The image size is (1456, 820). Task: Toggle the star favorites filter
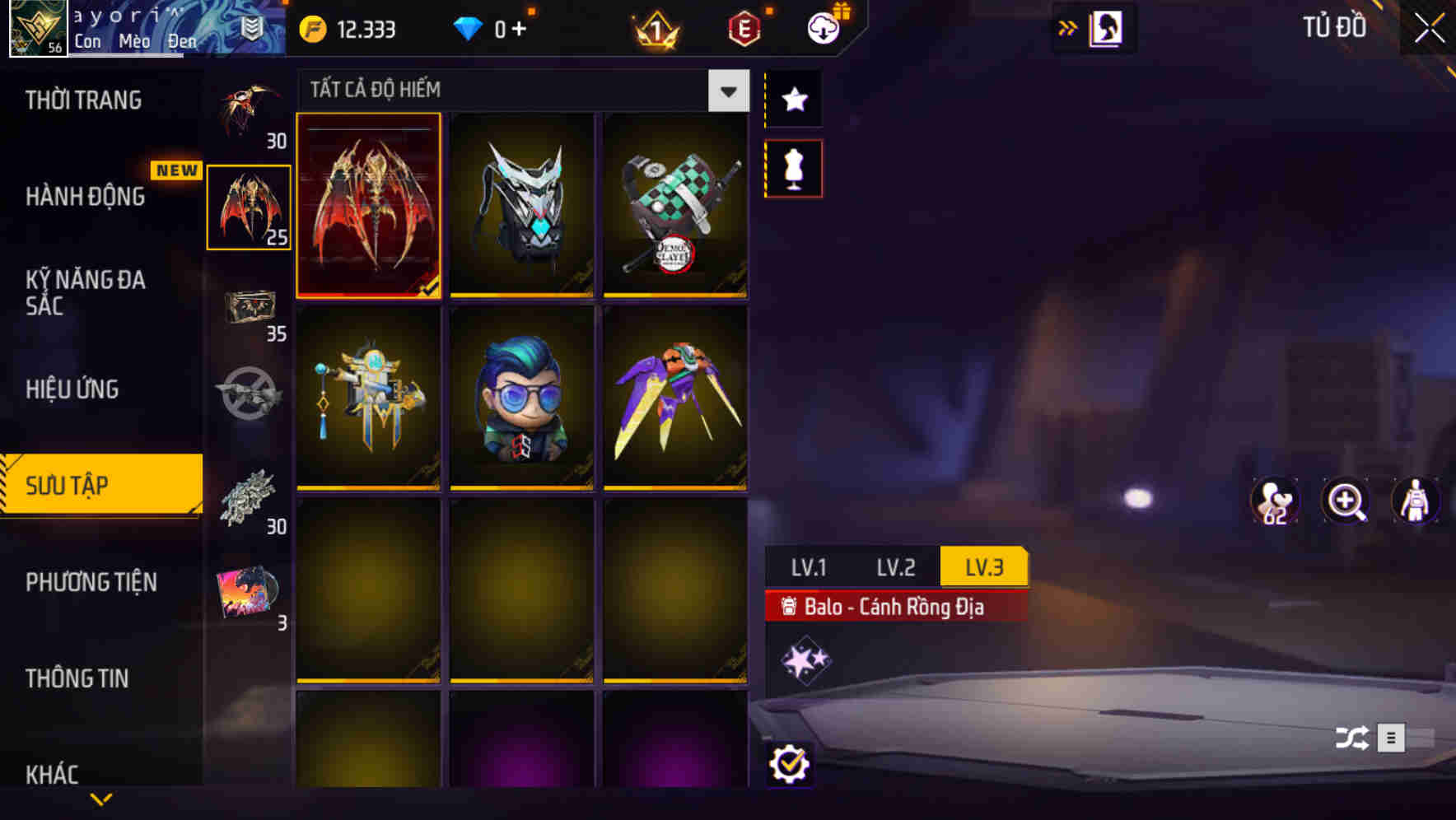pyautogui.click(x=792, y=99)
